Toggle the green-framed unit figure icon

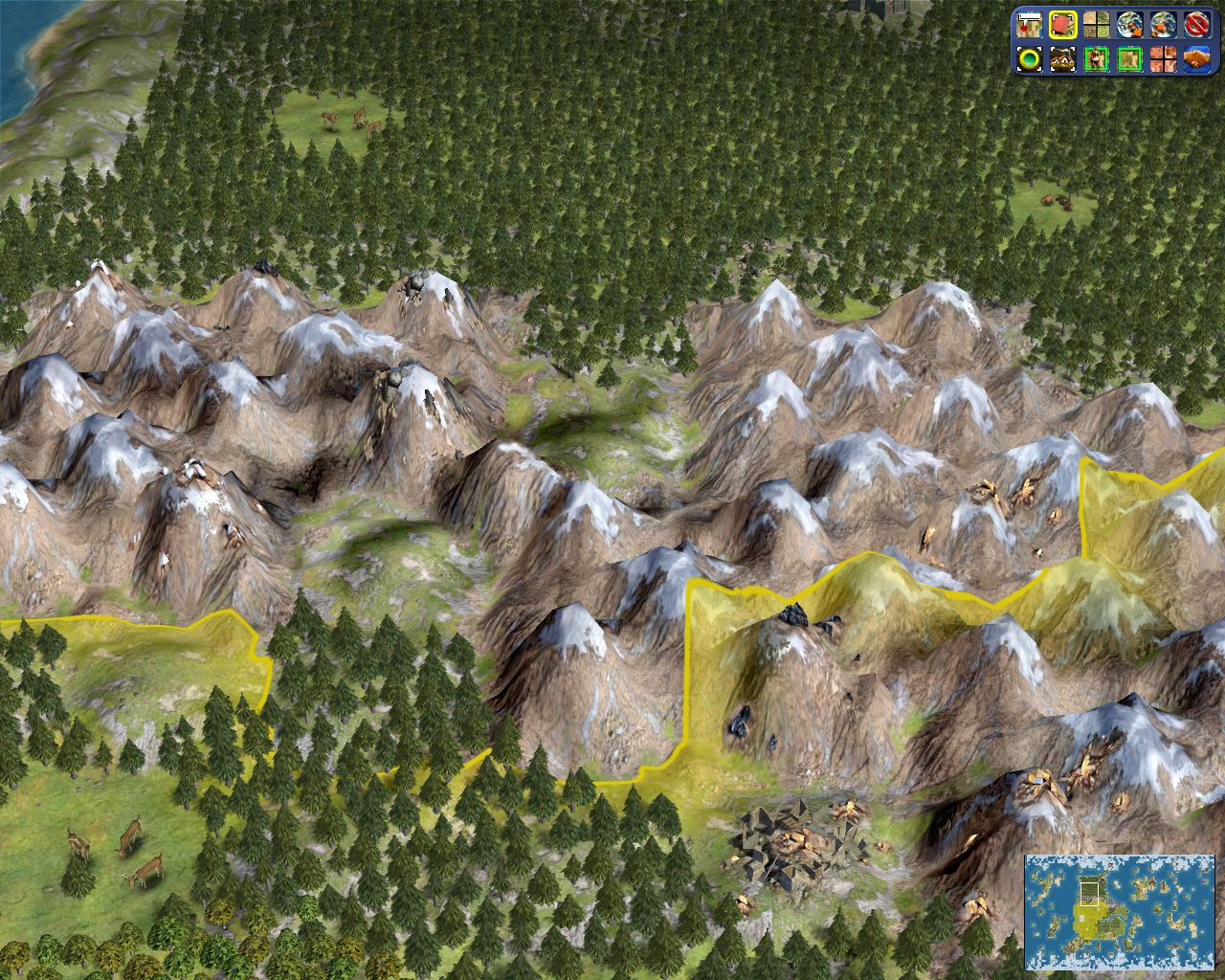(1096, 59)
